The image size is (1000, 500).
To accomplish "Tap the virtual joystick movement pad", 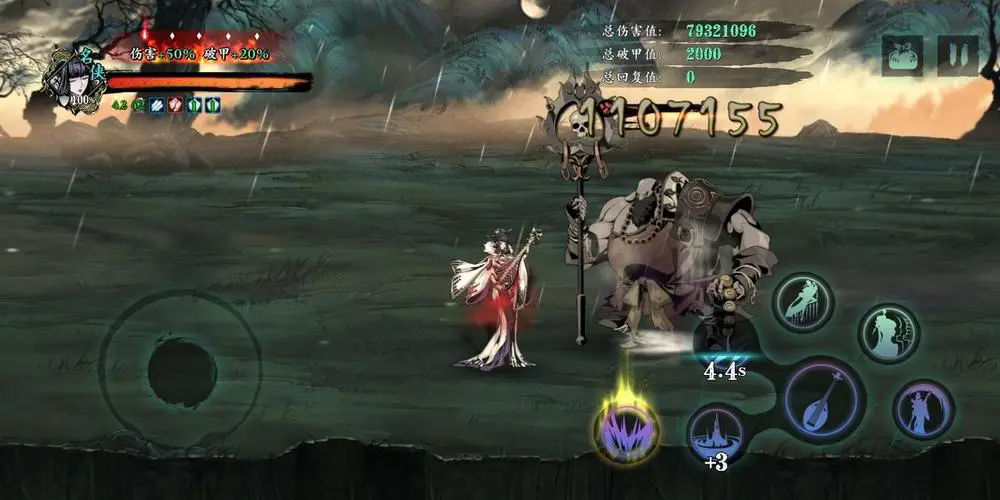I will click(x=181, y=371).
